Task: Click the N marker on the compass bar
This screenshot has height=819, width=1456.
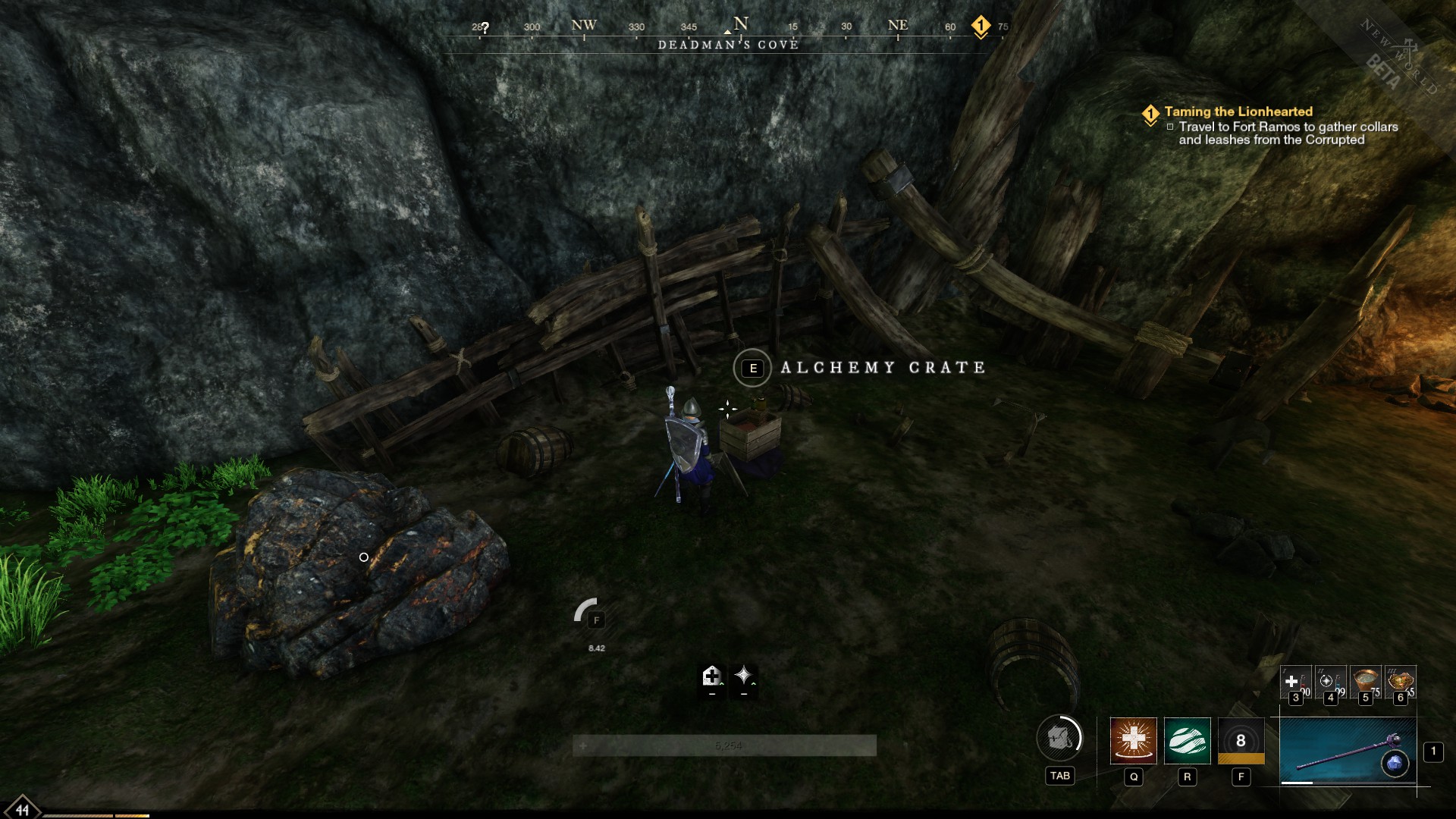Action: (x=739, y=24)
